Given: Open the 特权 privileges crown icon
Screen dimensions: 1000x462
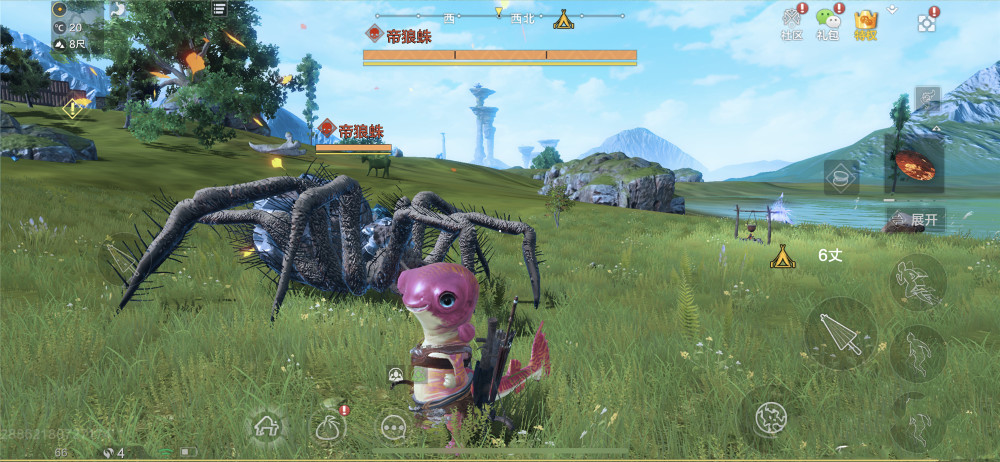Looking at the screenshot, I should (865, 22).
